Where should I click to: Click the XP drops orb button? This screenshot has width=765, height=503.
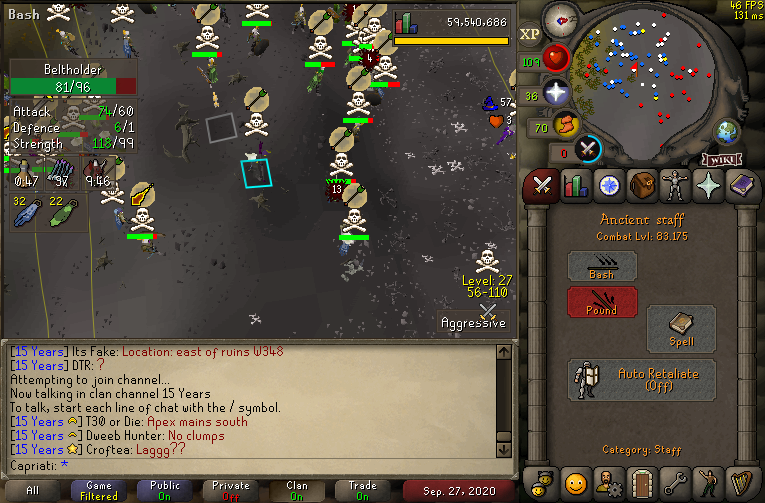(x=529, y=34)
